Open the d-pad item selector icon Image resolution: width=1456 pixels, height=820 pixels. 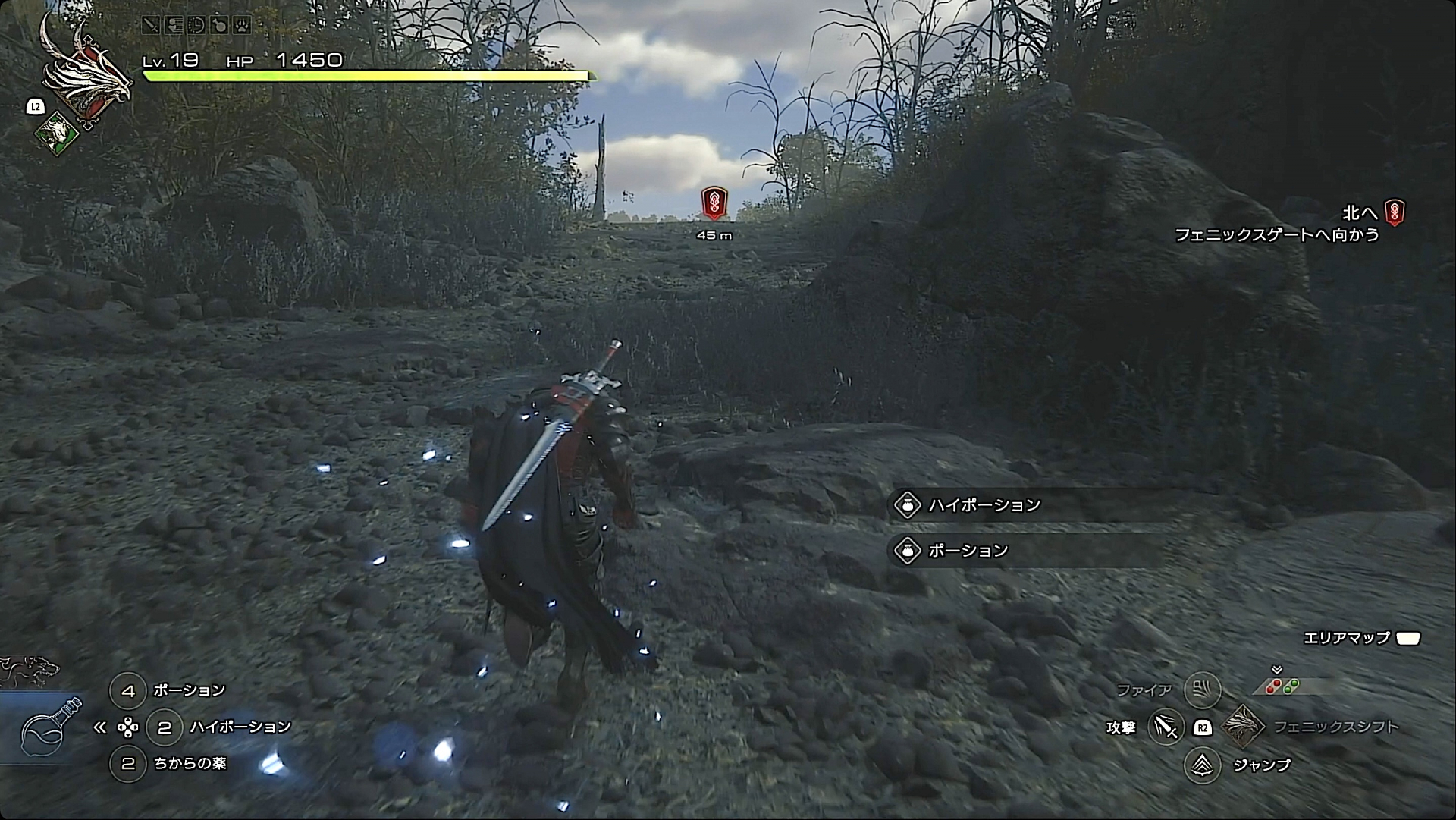(129, 727)
